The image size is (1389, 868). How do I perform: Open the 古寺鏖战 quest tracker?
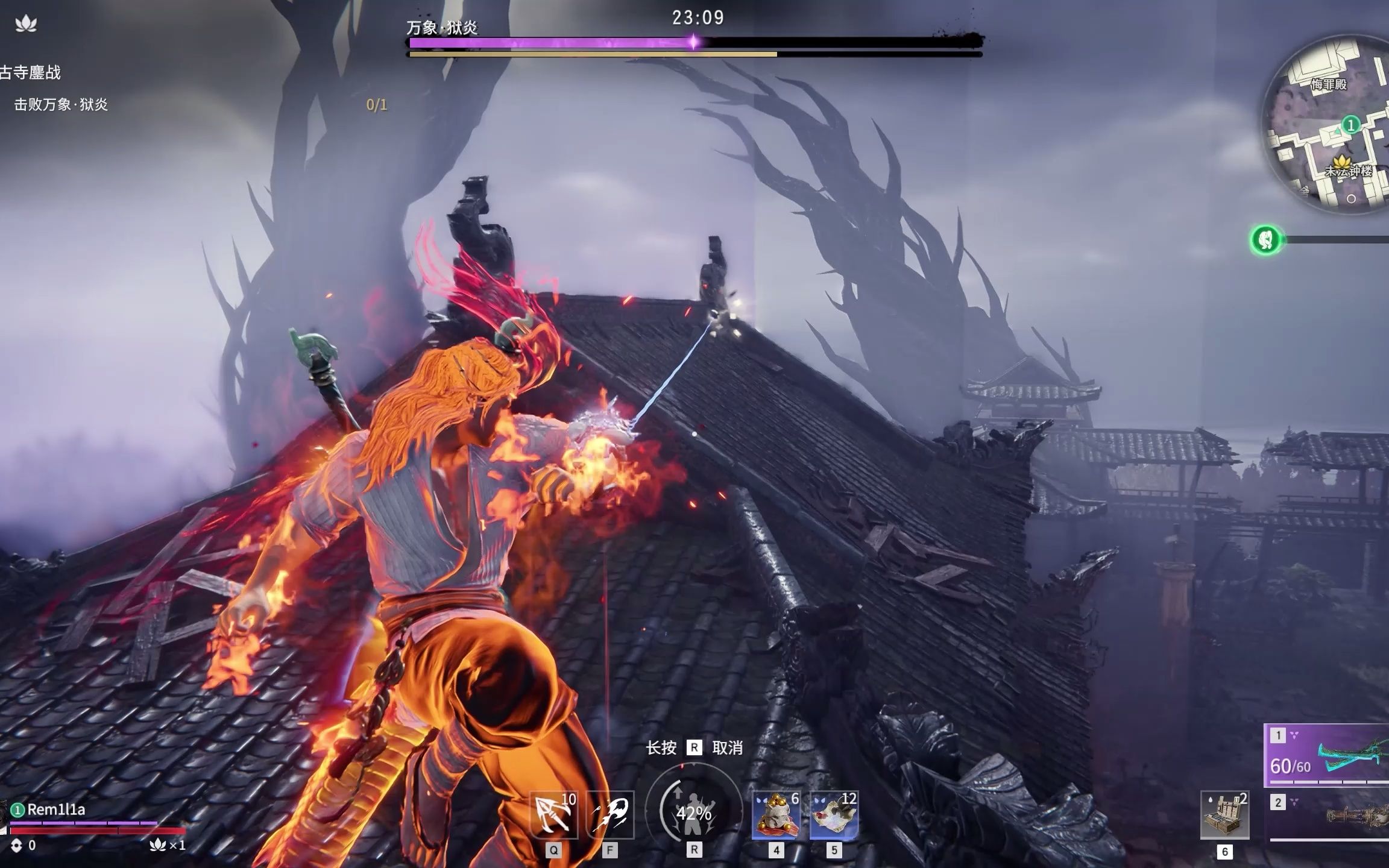30,73
